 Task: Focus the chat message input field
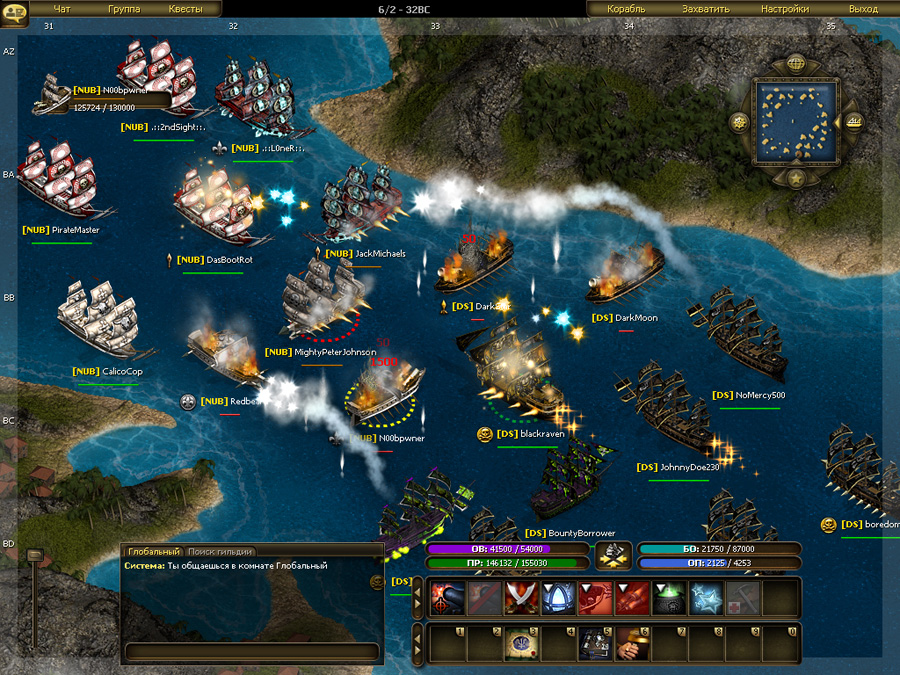(252, 651)
